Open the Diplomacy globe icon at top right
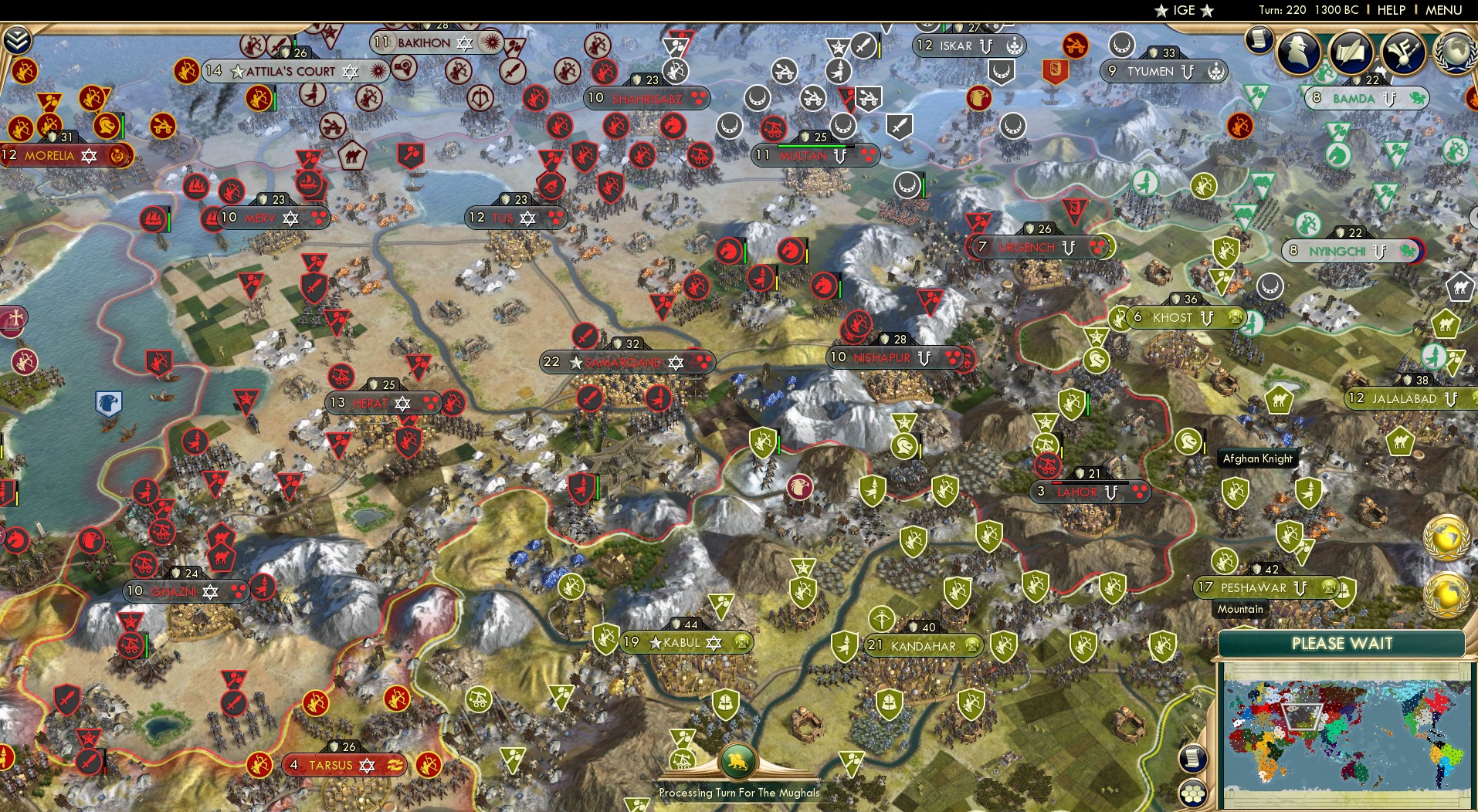Viewport: 1478px width, 812px height. coord(1456,52)
